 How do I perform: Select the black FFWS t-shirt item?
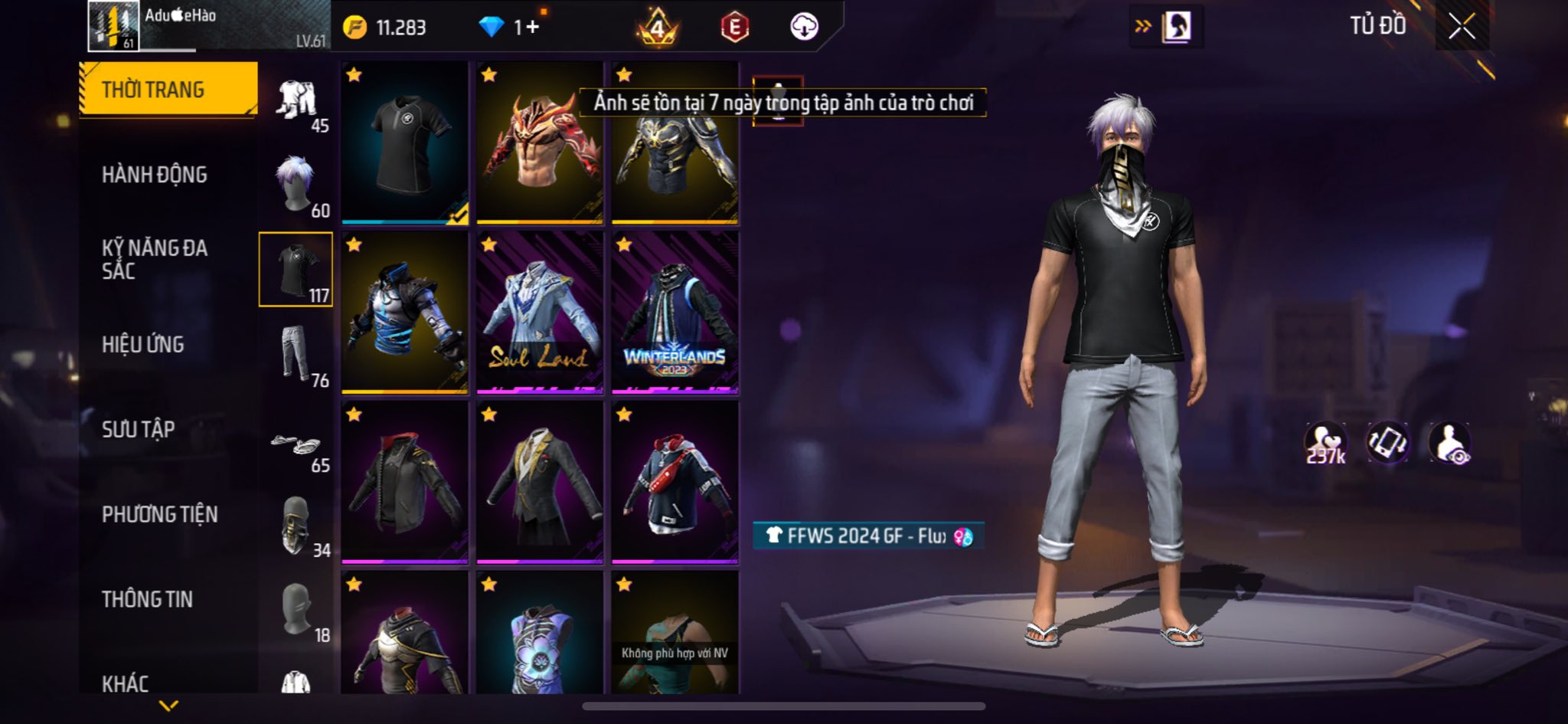pos(404,143)
